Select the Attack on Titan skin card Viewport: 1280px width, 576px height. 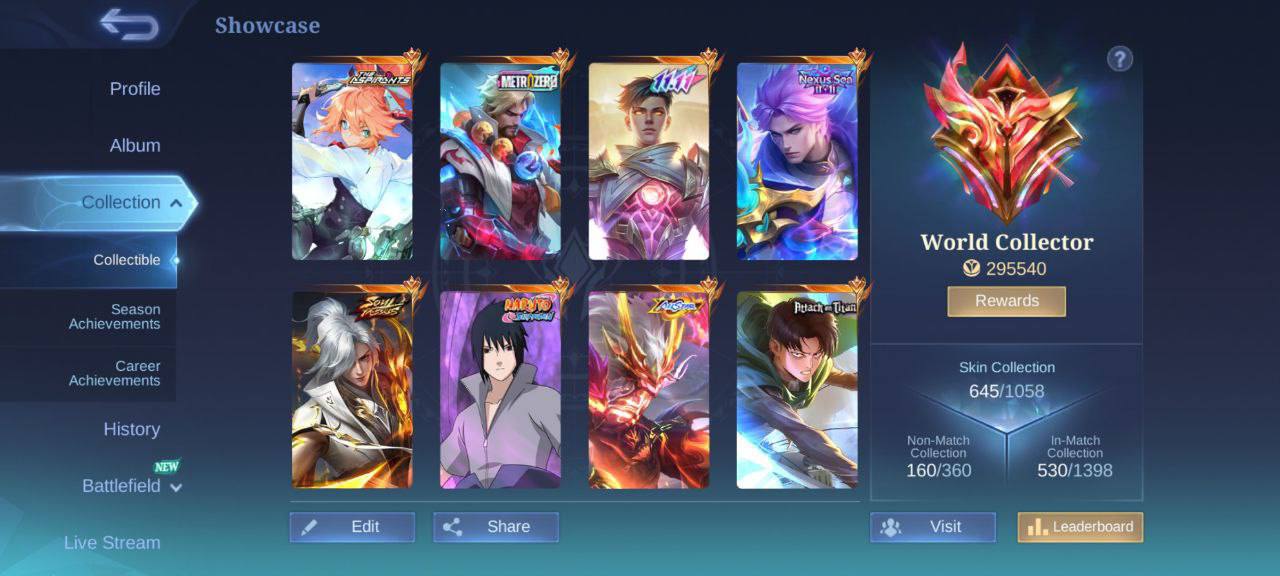[797, 390]
